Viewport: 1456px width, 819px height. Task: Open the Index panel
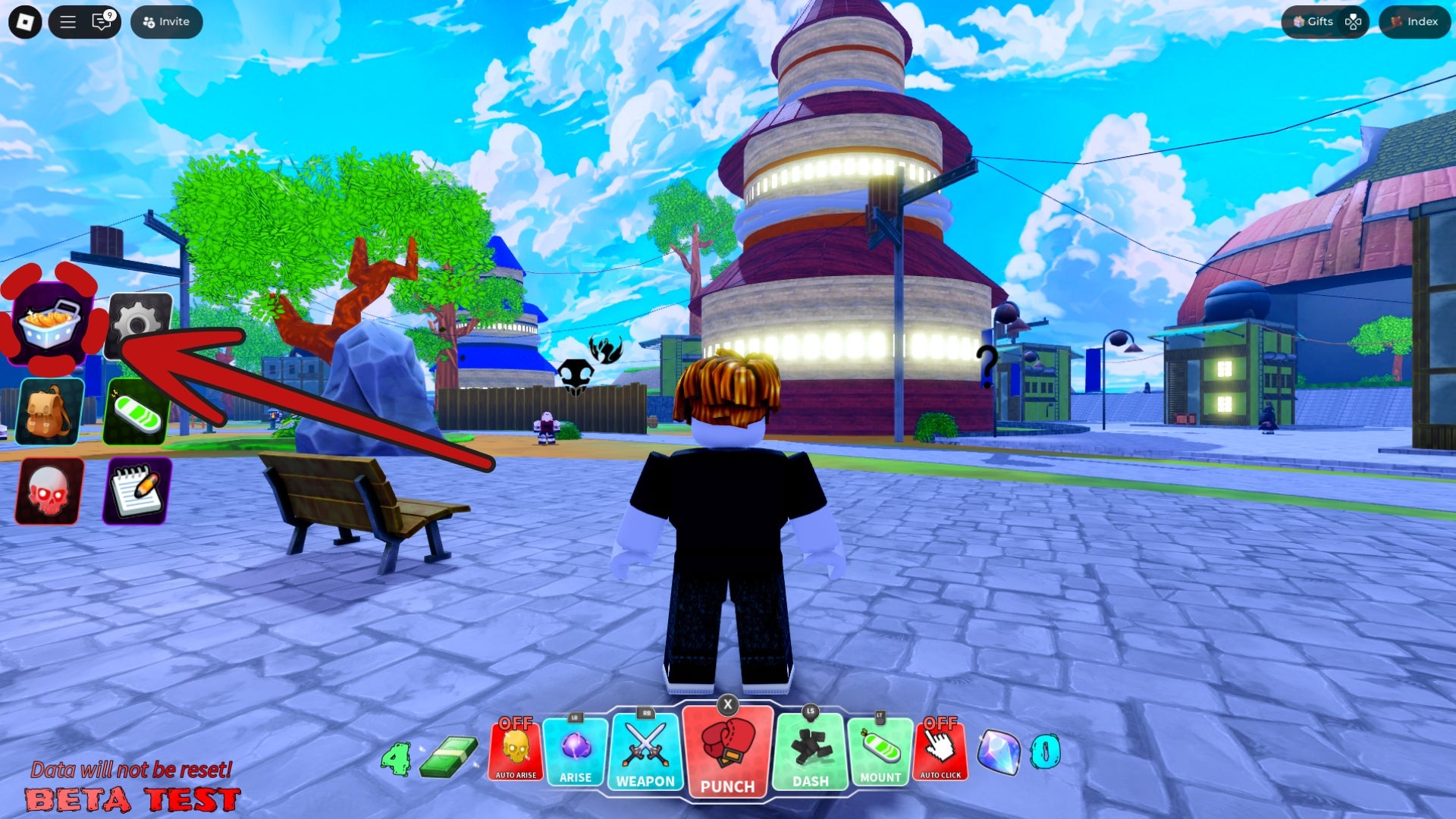[x=1414, y=22]
